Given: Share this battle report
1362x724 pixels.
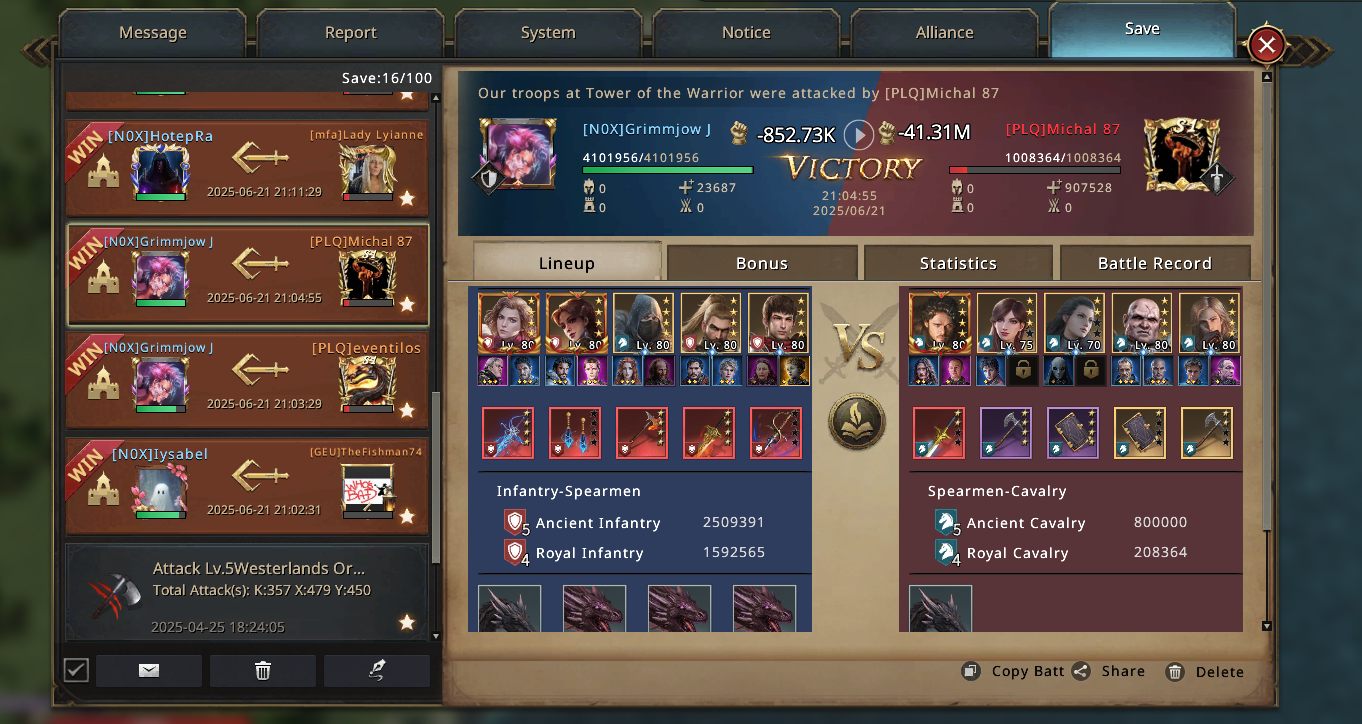Looking at the screenshot, I should click(x=1109, y=672).
